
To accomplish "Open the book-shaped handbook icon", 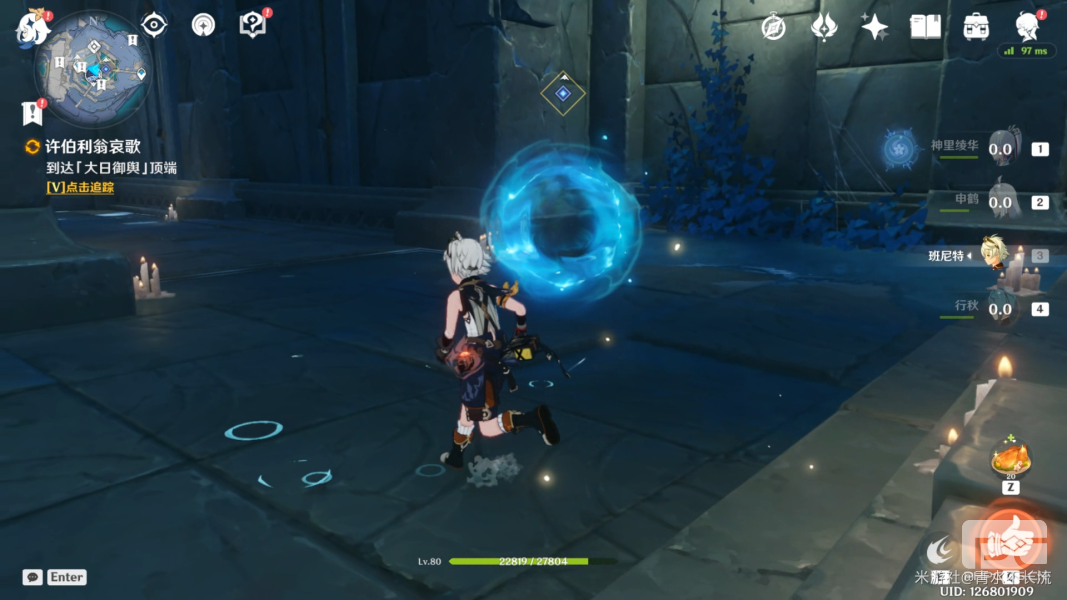I will coord(925,27).
